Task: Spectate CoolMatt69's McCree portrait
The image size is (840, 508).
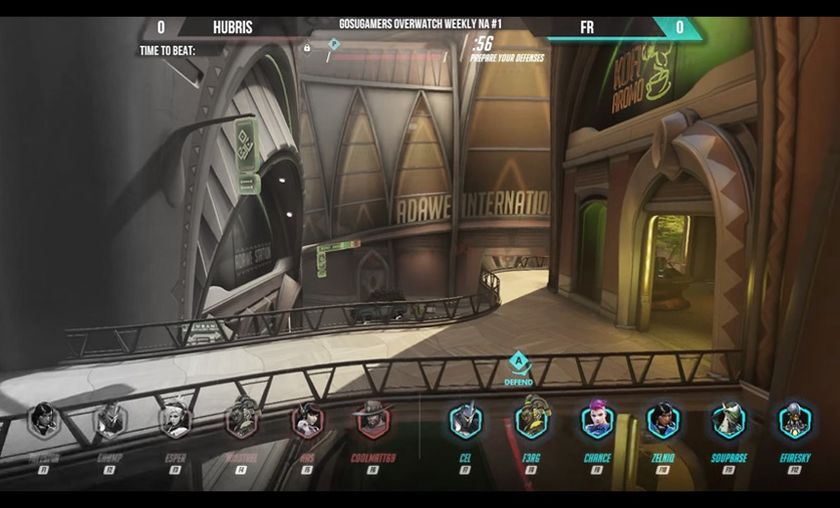Action: coord(374,420)
